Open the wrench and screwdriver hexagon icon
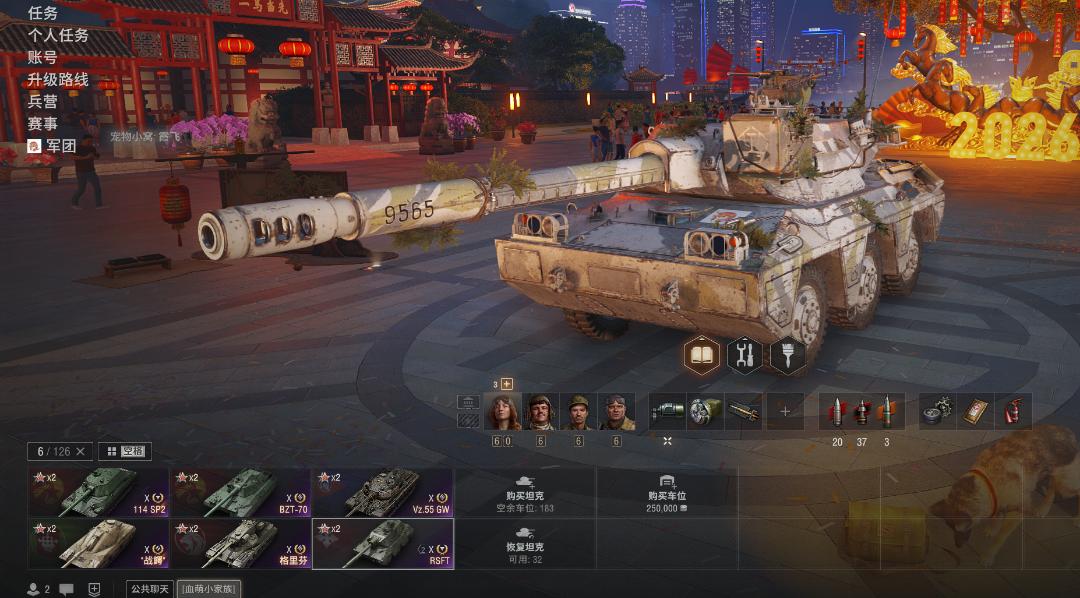 [x=745, y=355]
